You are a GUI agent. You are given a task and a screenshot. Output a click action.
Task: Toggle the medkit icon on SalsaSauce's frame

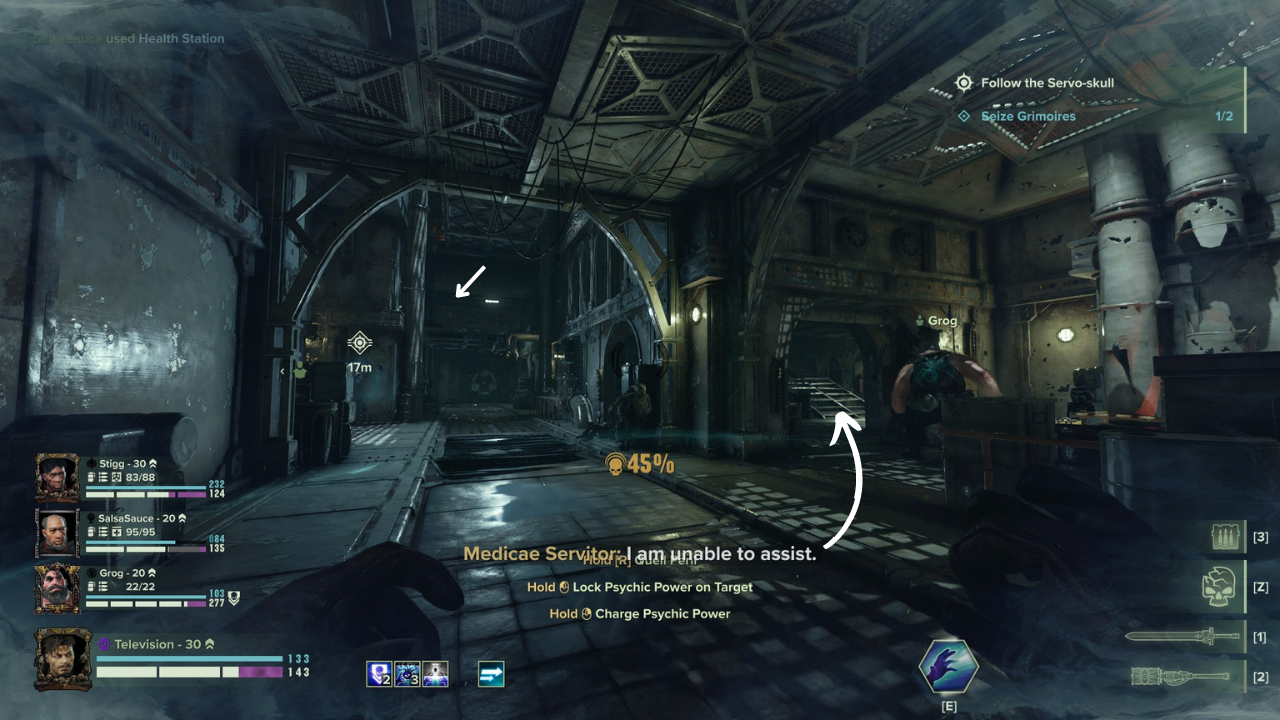(x=115, y=533)
